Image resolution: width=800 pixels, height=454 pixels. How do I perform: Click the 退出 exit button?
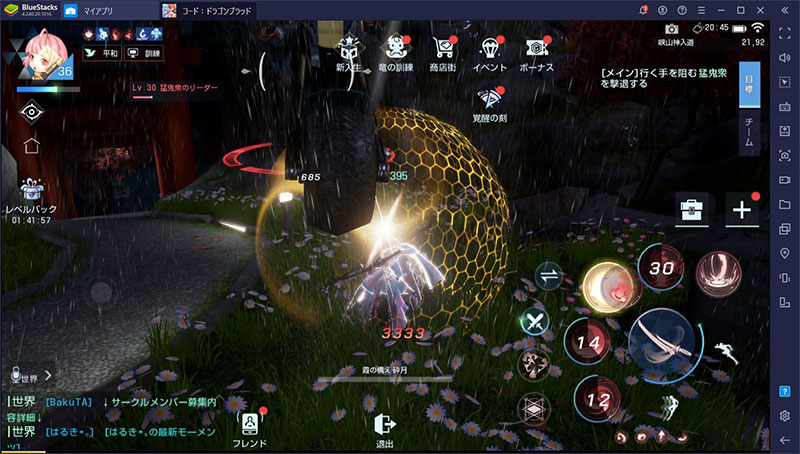[x=385, y=430]
